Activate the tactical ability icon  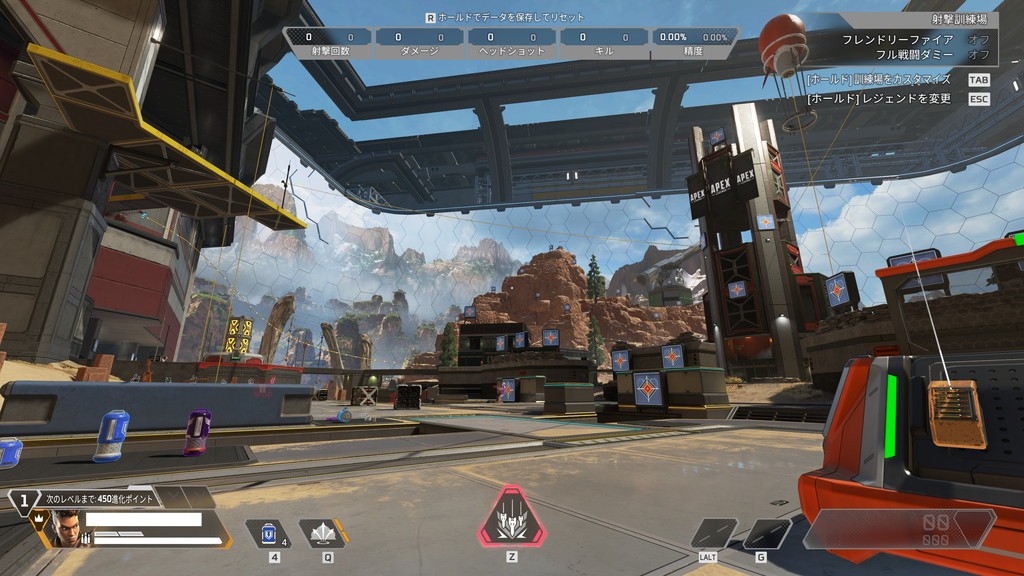coord(322,533)
